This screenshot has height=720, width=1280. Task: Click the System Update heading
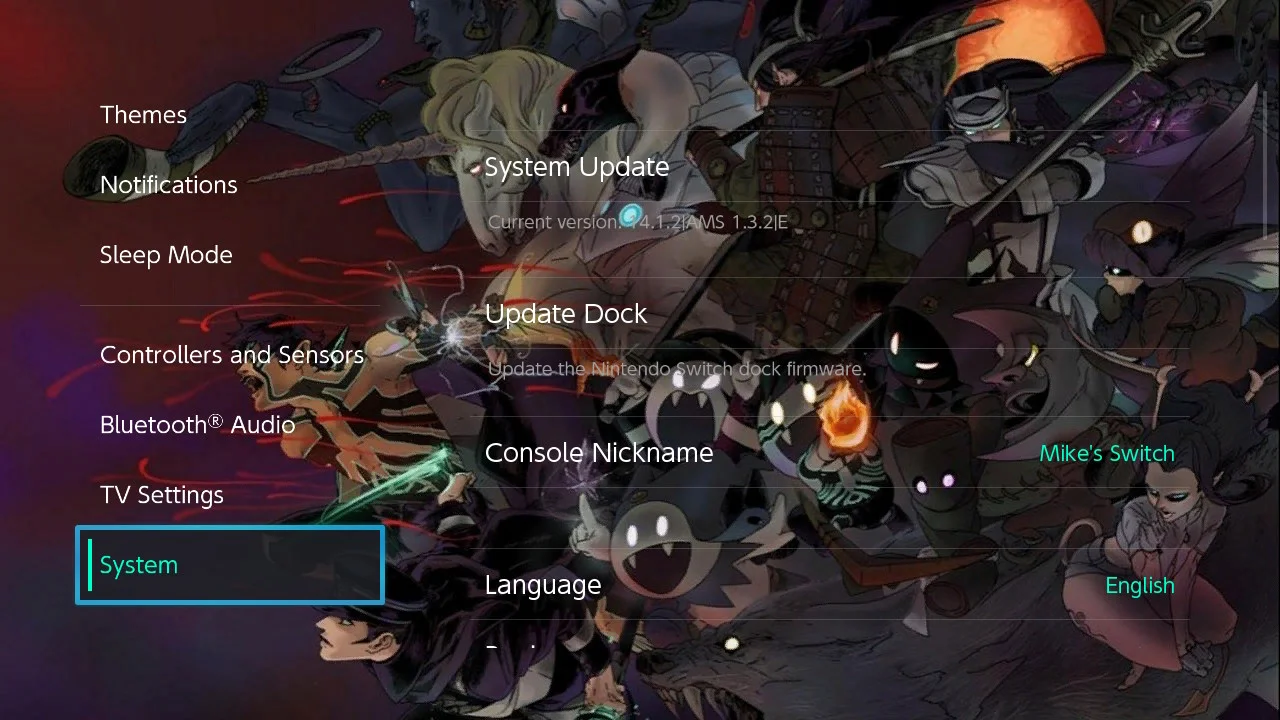(577, 166)
